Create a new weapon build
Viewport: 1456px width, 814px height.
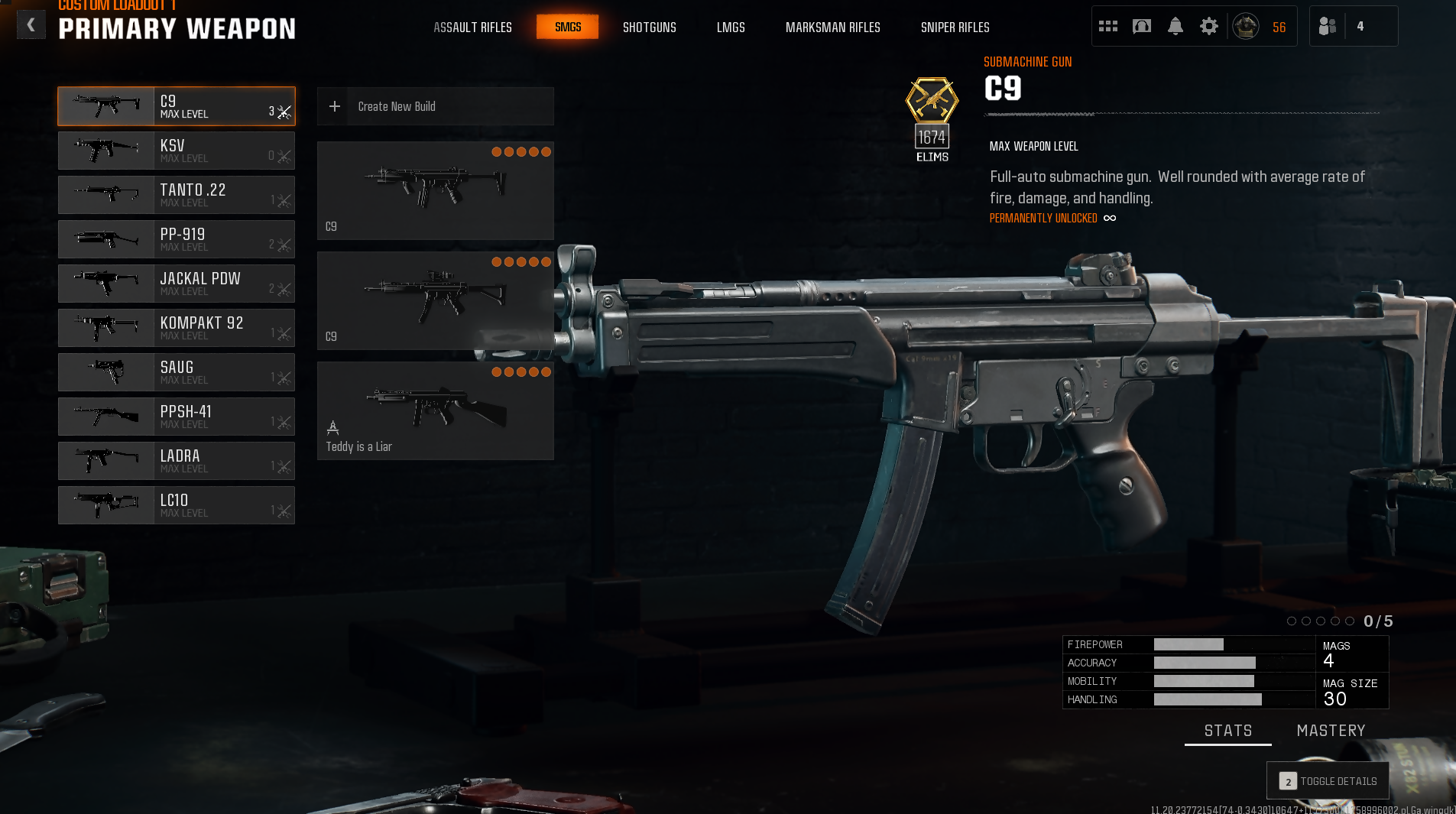click(x=435, y=106)
